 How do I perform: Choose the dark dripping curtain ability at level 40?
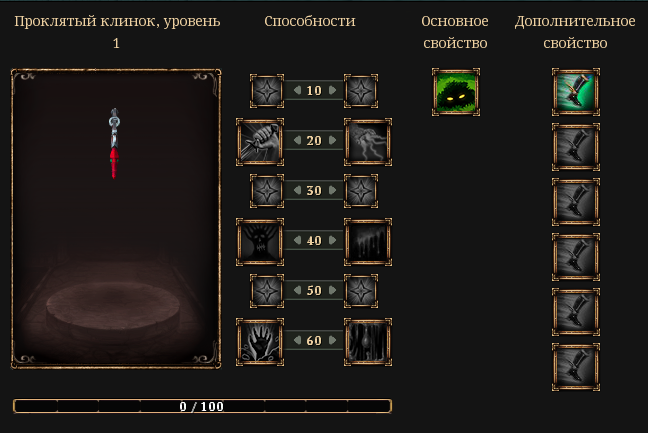pos(367,241)
